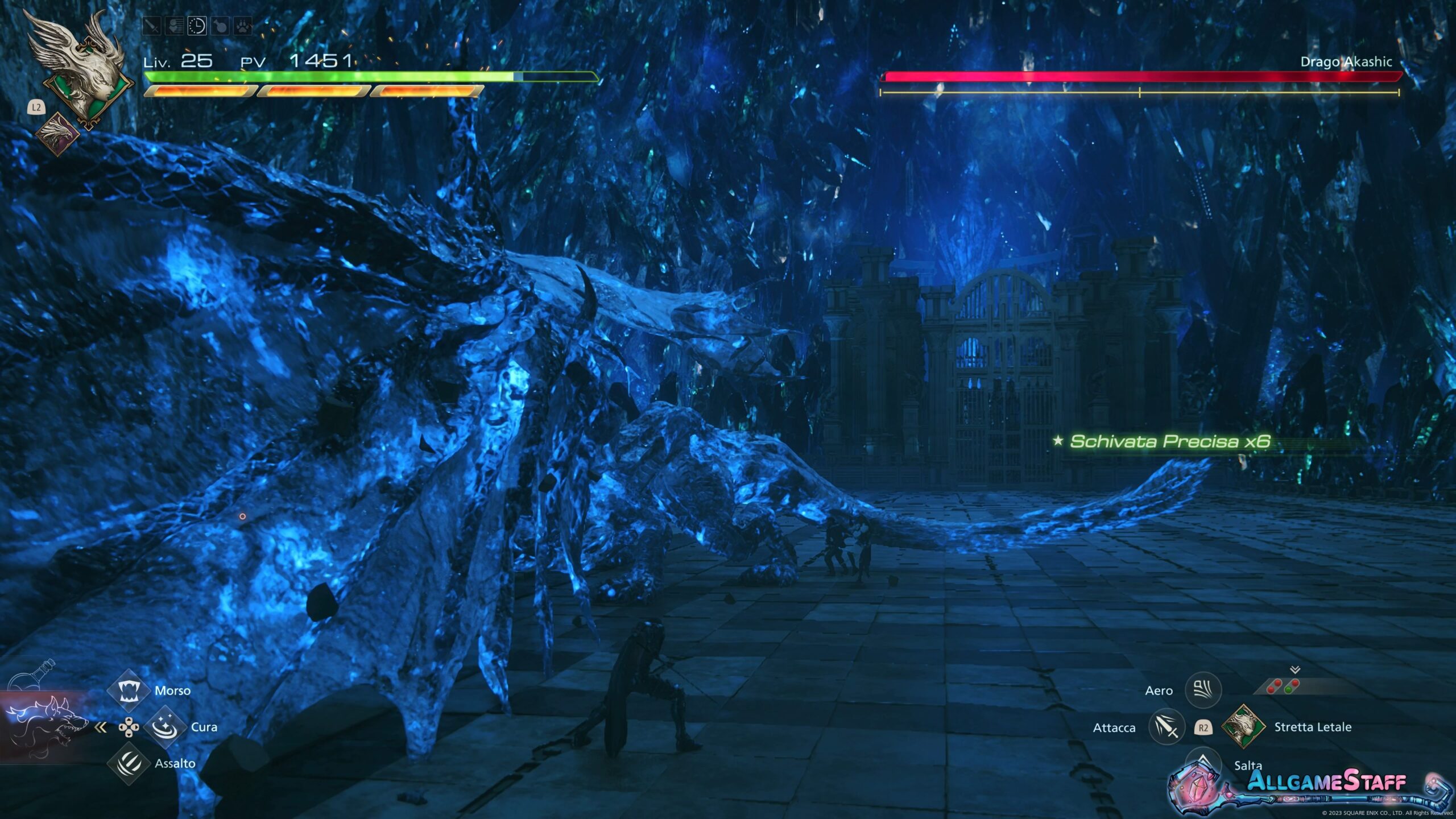
Task: Click the Salta jump icon
Action: click(1202, 761)
